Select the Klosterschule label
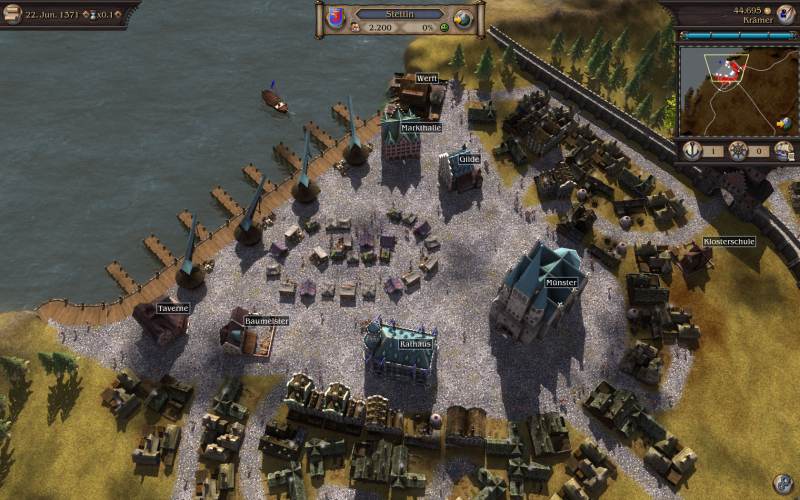Screen dimensions: 800x500 729,242
